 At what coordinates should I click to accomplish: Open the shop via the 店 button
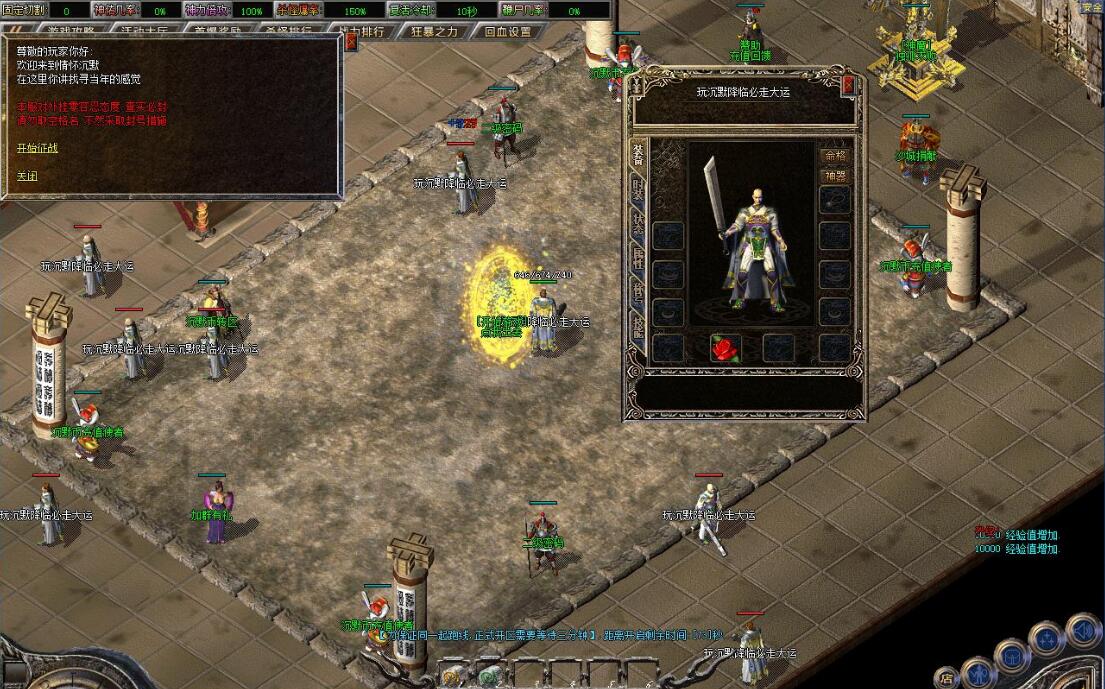click(x=946, y=676)
